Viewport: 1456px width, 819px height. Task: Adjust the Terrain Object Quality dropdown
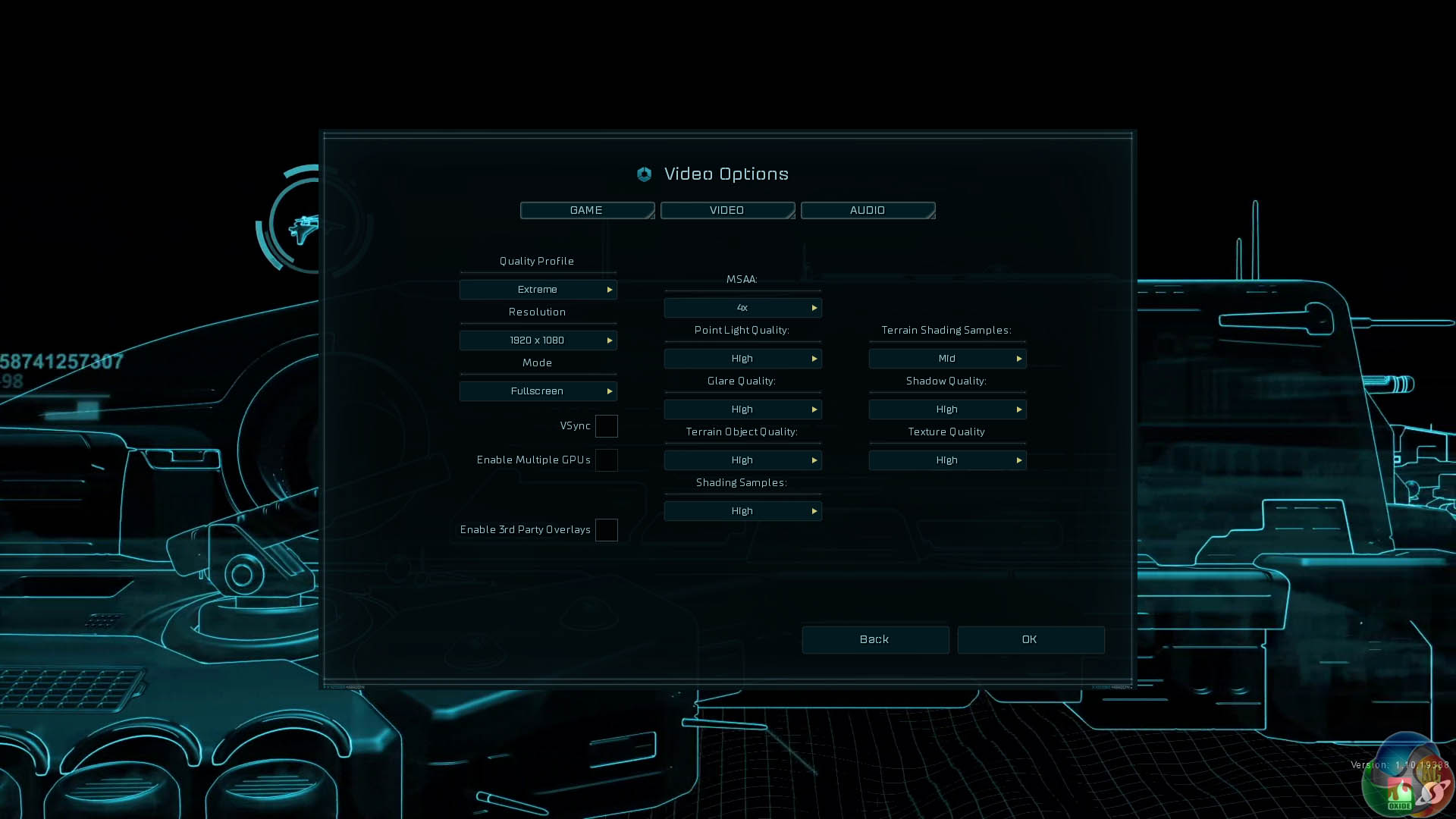(742, 460)
